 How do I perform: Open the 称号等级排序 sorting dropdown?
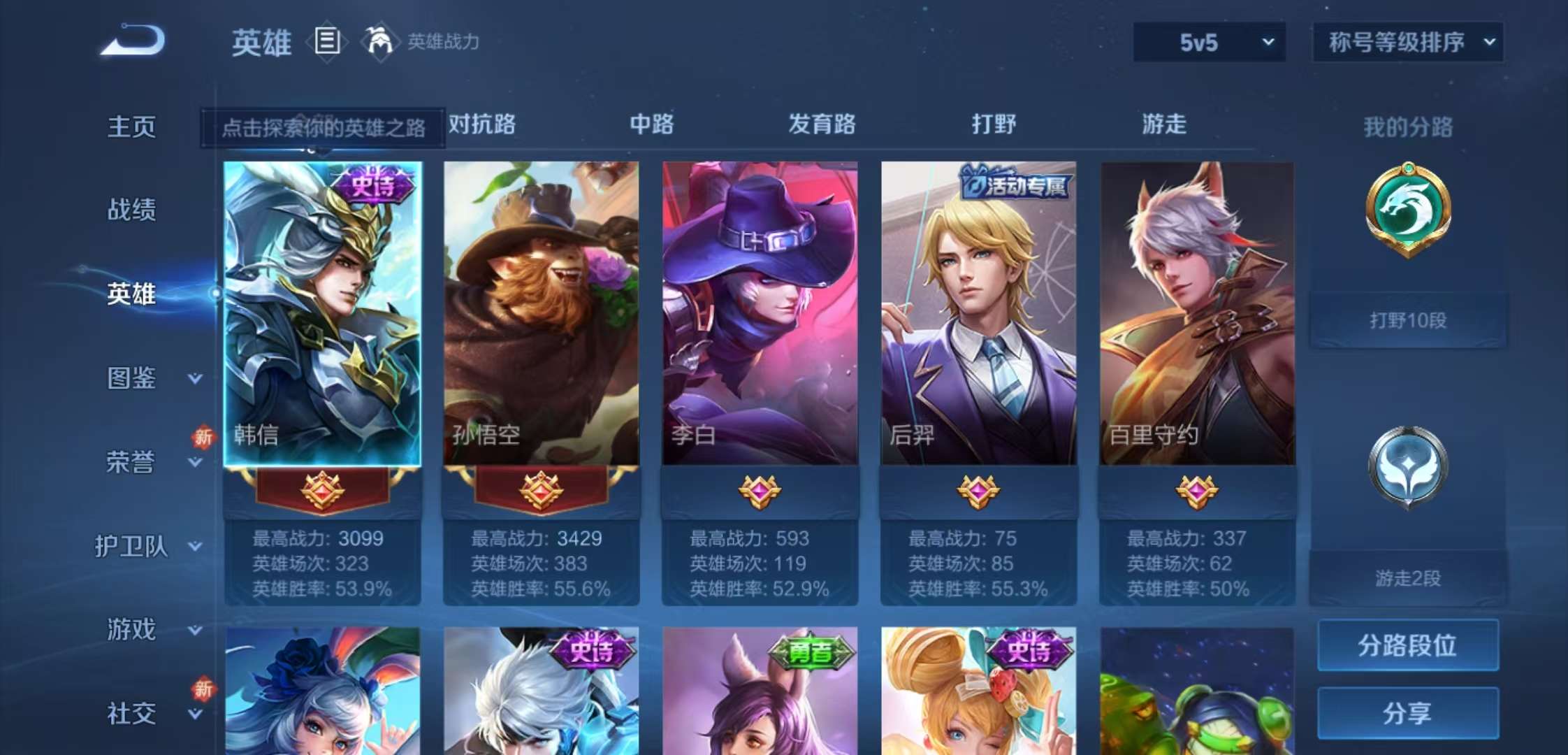tap(1406, 42)
